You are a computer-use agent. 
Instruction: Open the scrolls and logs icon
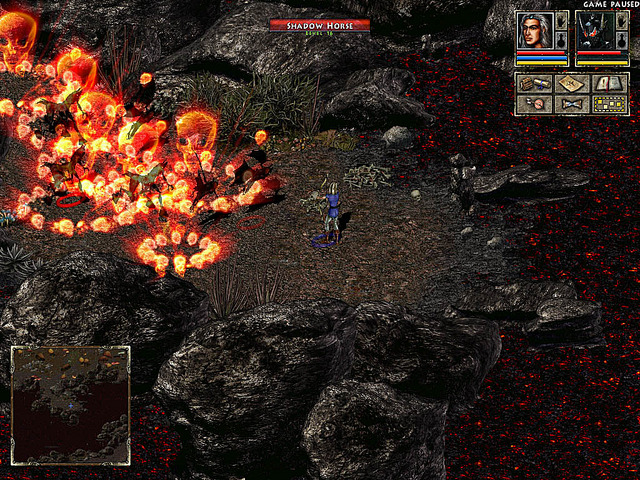click(x=534, y=84)
